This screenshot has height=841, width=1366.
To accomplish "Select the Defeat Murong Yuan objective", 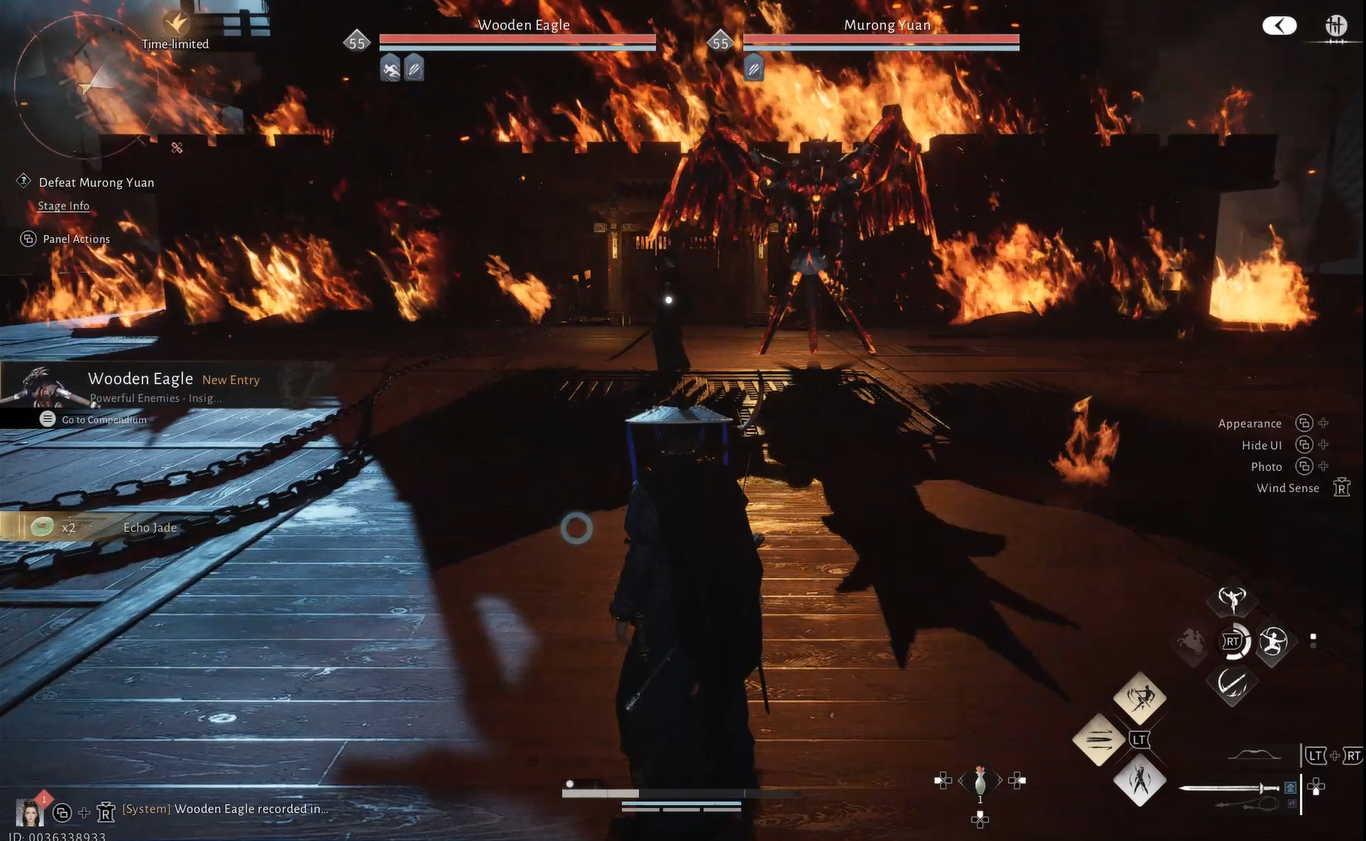I will 96,182.
